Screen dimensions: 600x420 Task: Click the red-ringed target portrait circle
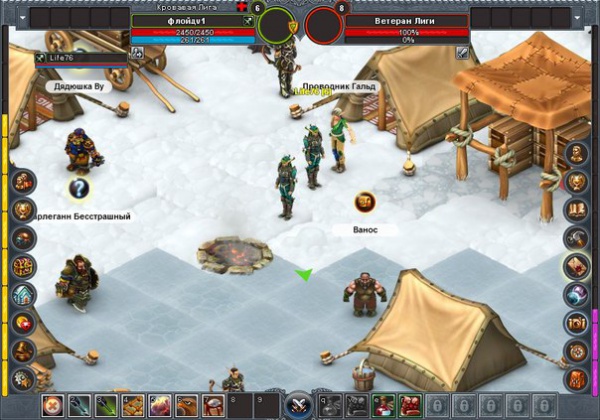tap(323, 24)
